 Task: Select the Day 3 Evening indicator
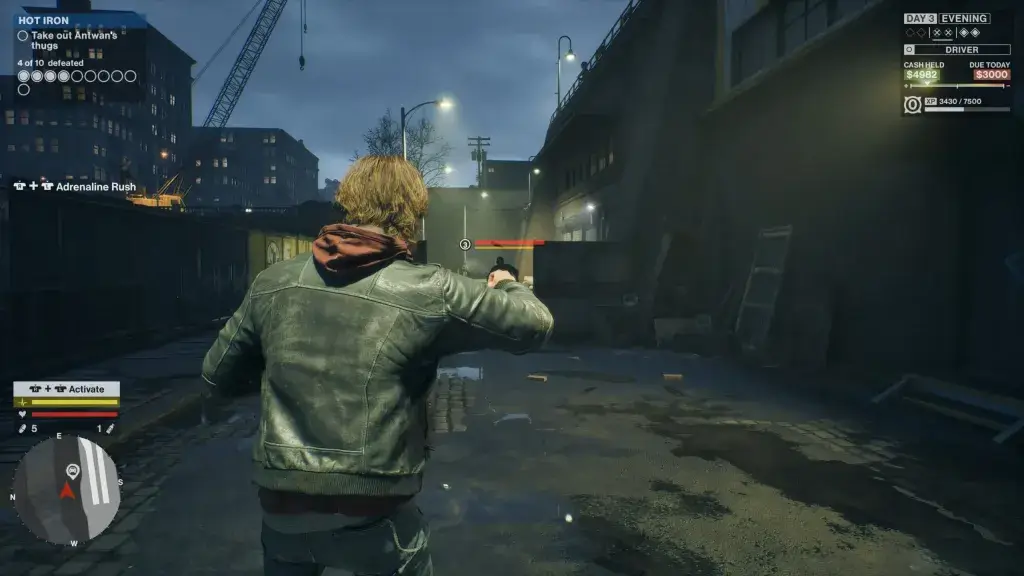pyautogui.click(x=946, y=18)
